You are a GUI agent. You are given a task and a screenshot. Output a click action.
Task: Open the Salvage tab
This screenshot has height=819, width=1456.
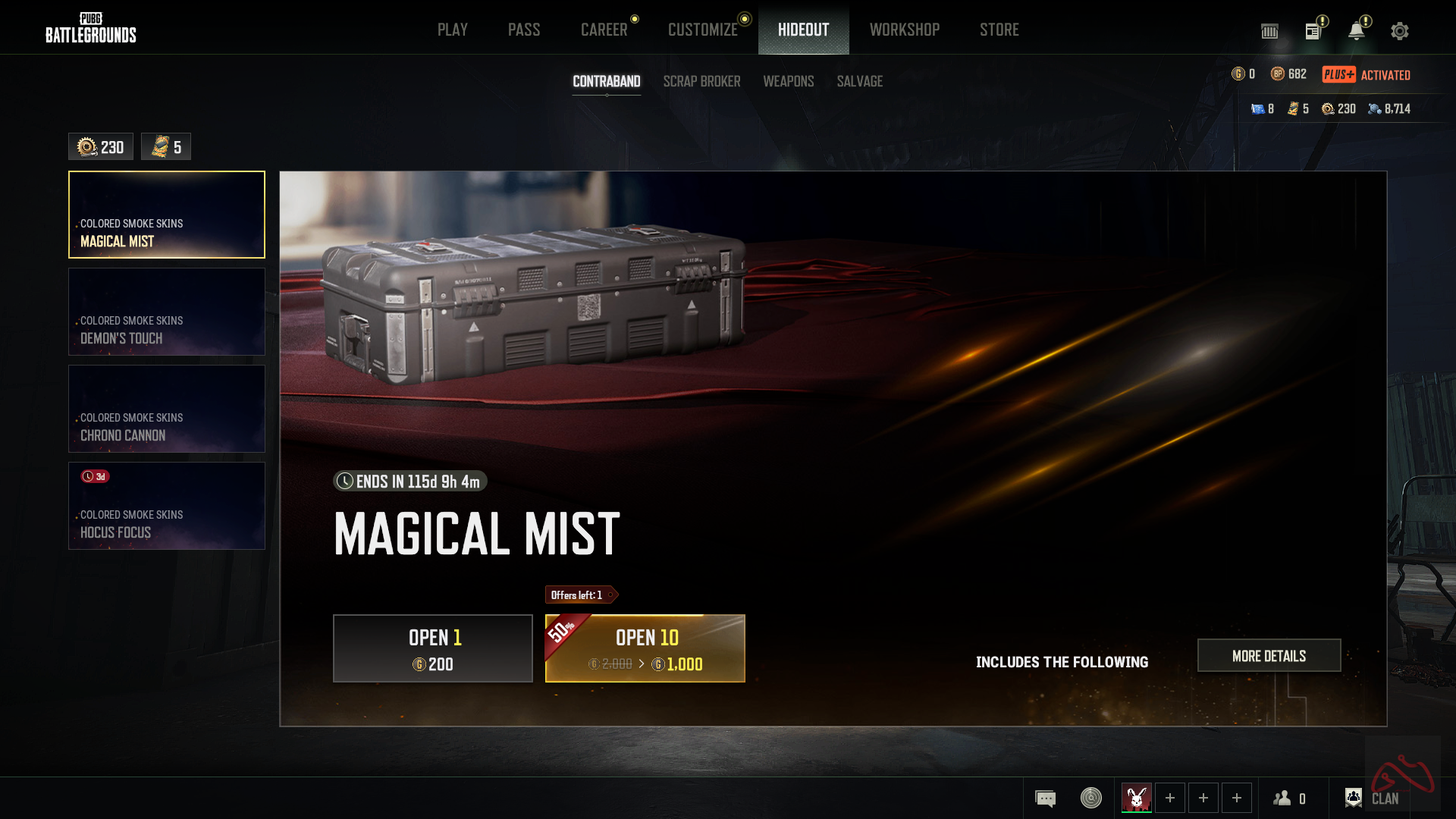[859, 81]
